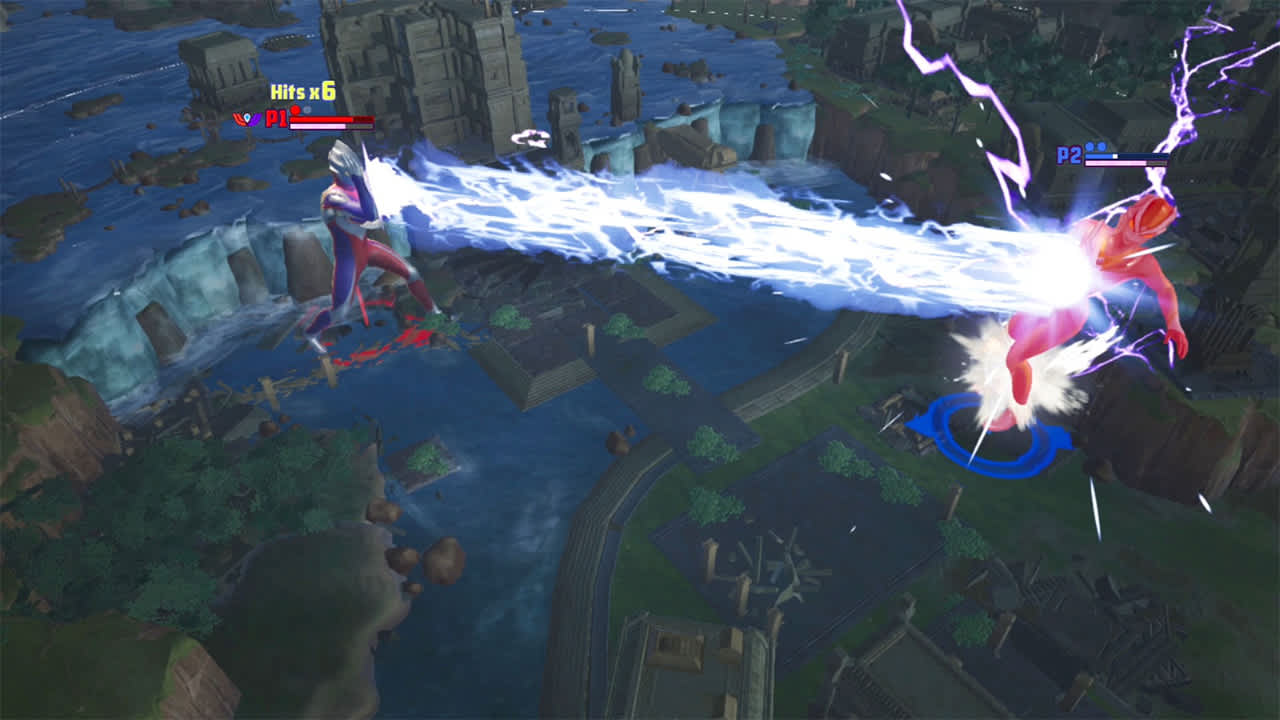Click the first blue energy orb beside P2
The width and height of the screenshot is (1280, 720).
tap(1089, 146)
